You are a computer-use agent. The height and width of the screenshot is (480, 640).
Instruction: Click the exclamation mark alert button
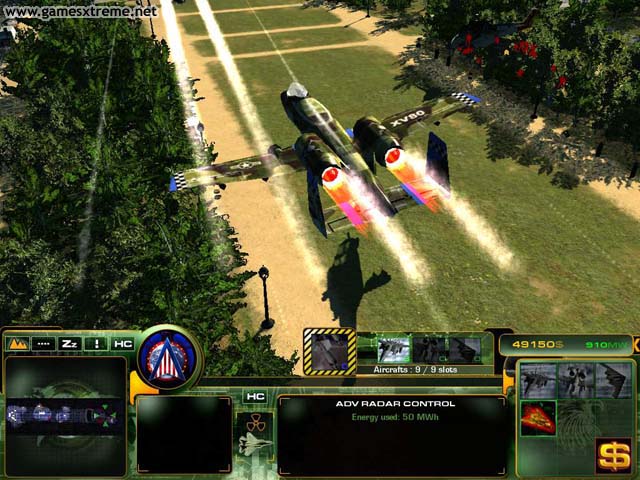click(97, 342)
